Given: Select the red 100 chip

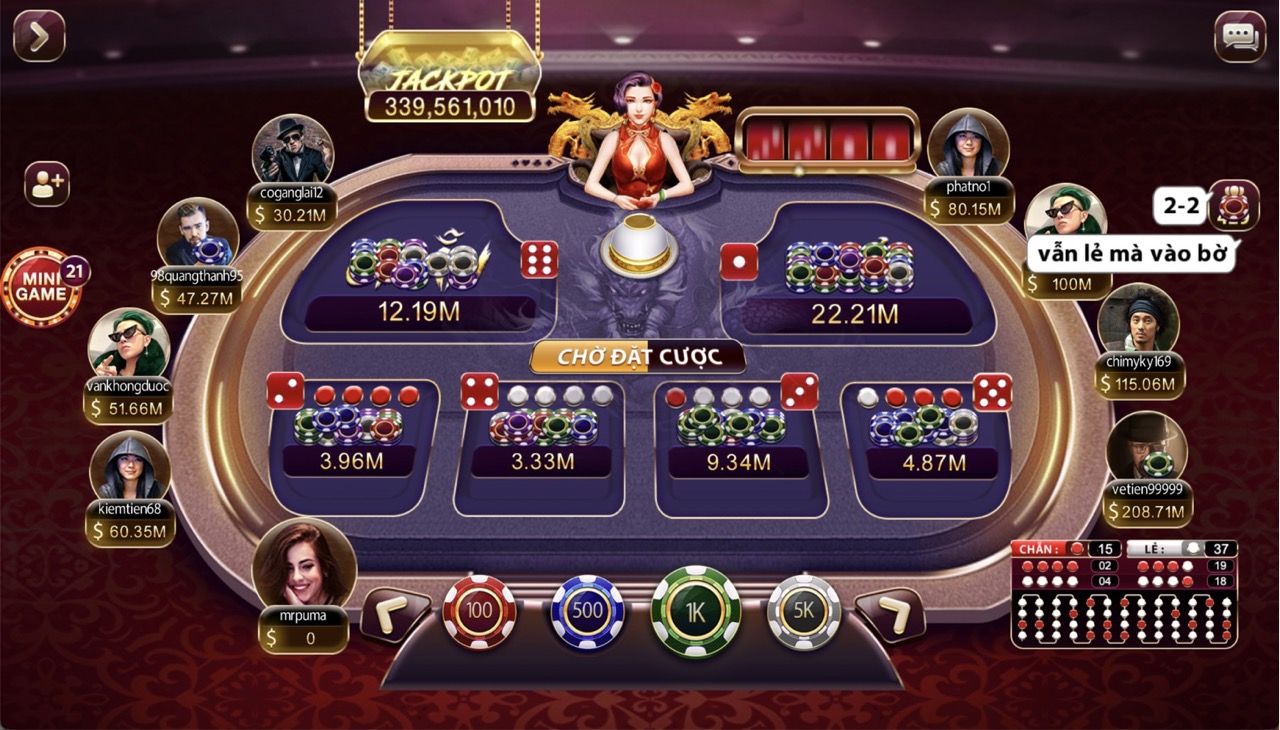Looking at the screenshot, I should [x=479, y=612].
